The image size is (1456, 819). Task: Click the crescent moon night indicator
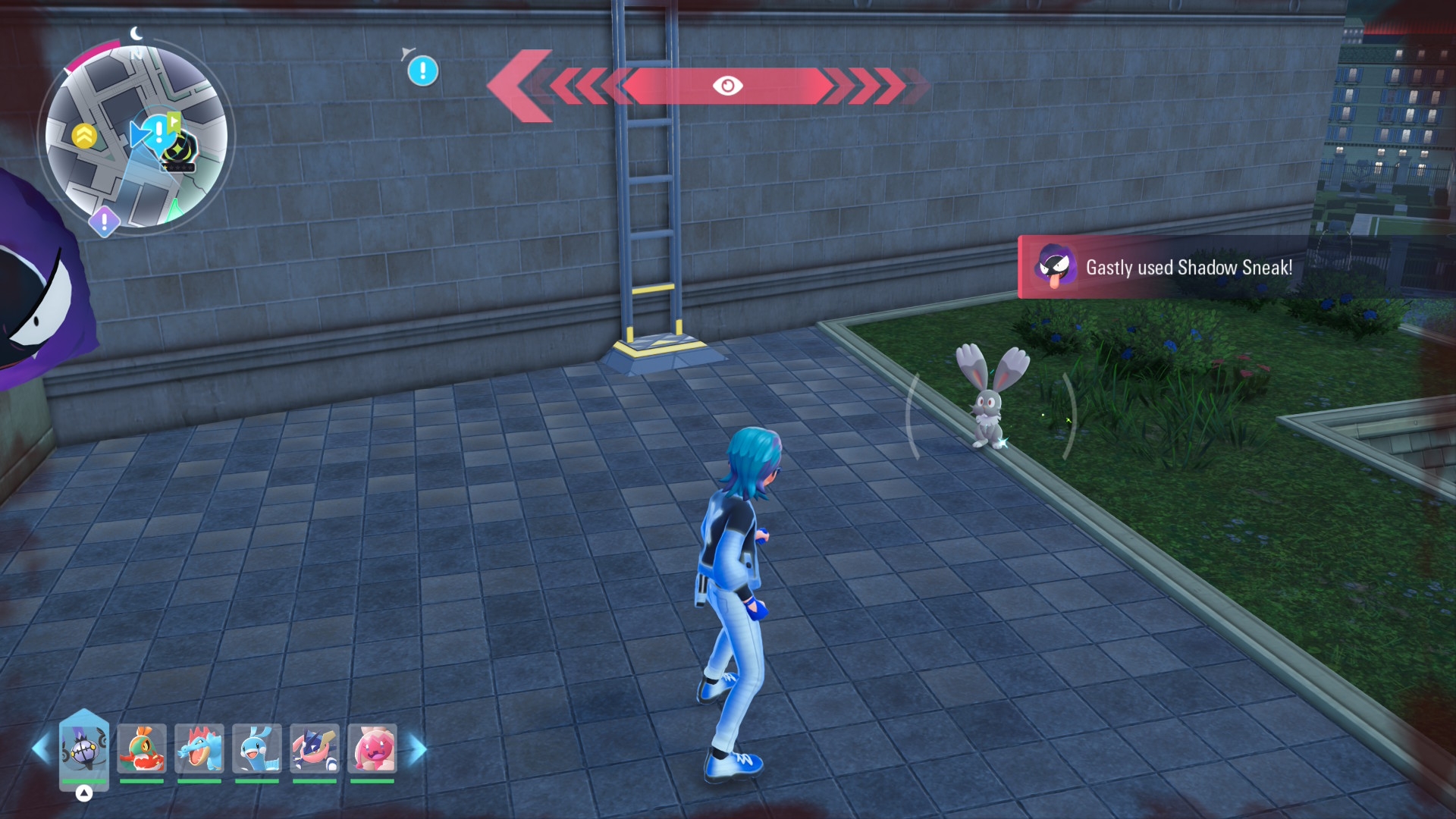pos(136,33)
